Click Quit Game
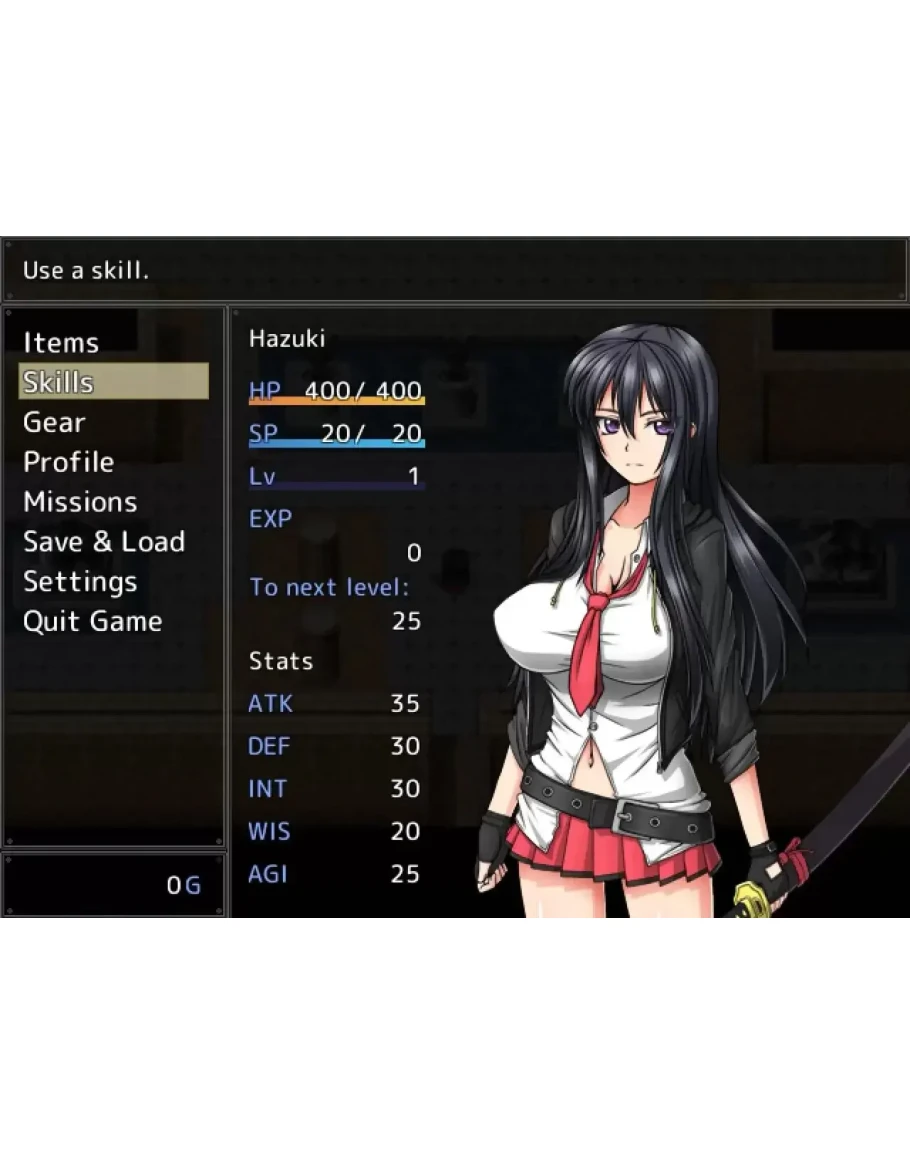The width and height of the screenshot is (910, 1155). click(92, 621)
